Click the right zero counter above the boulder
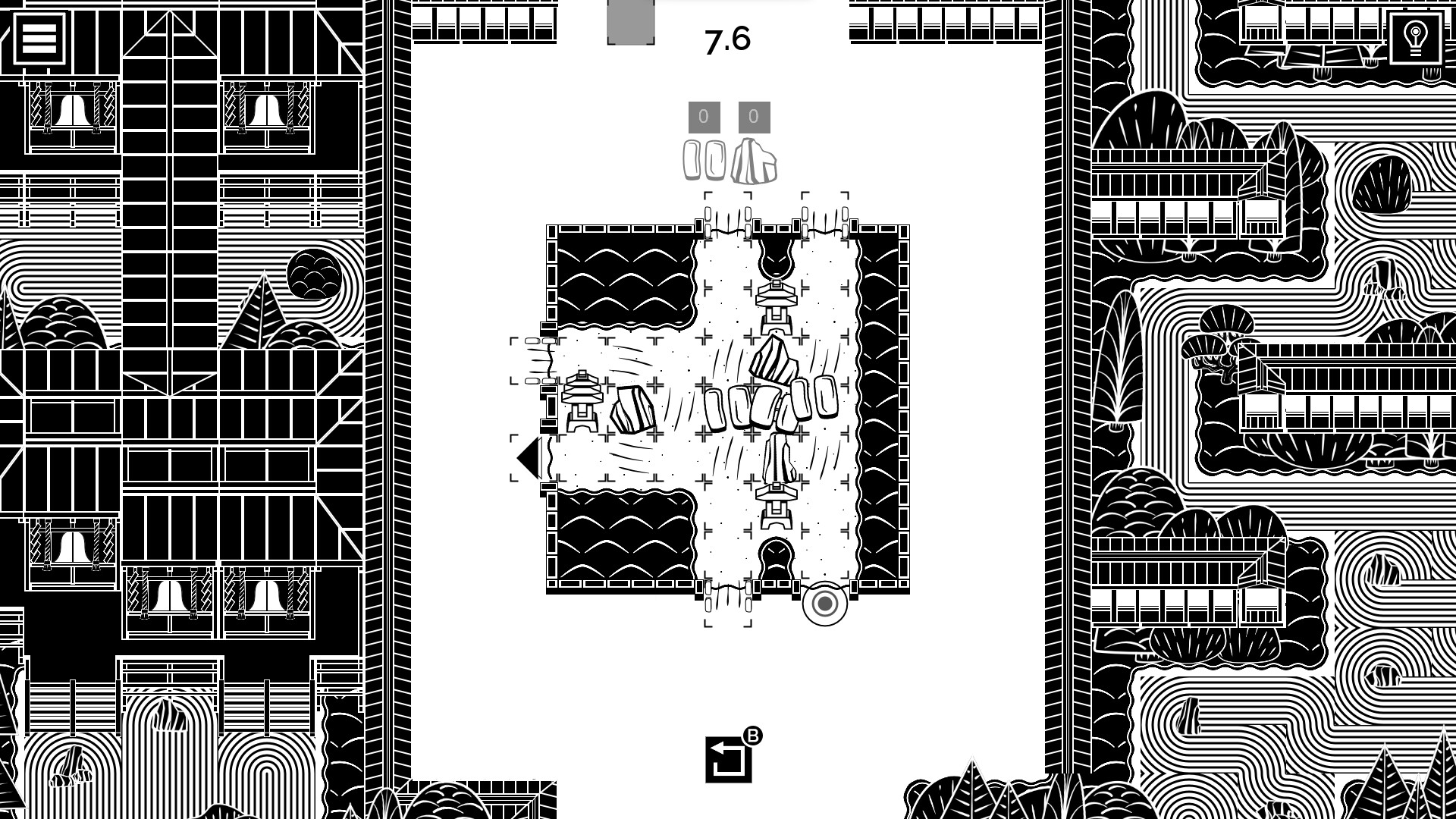 point(752,117)
